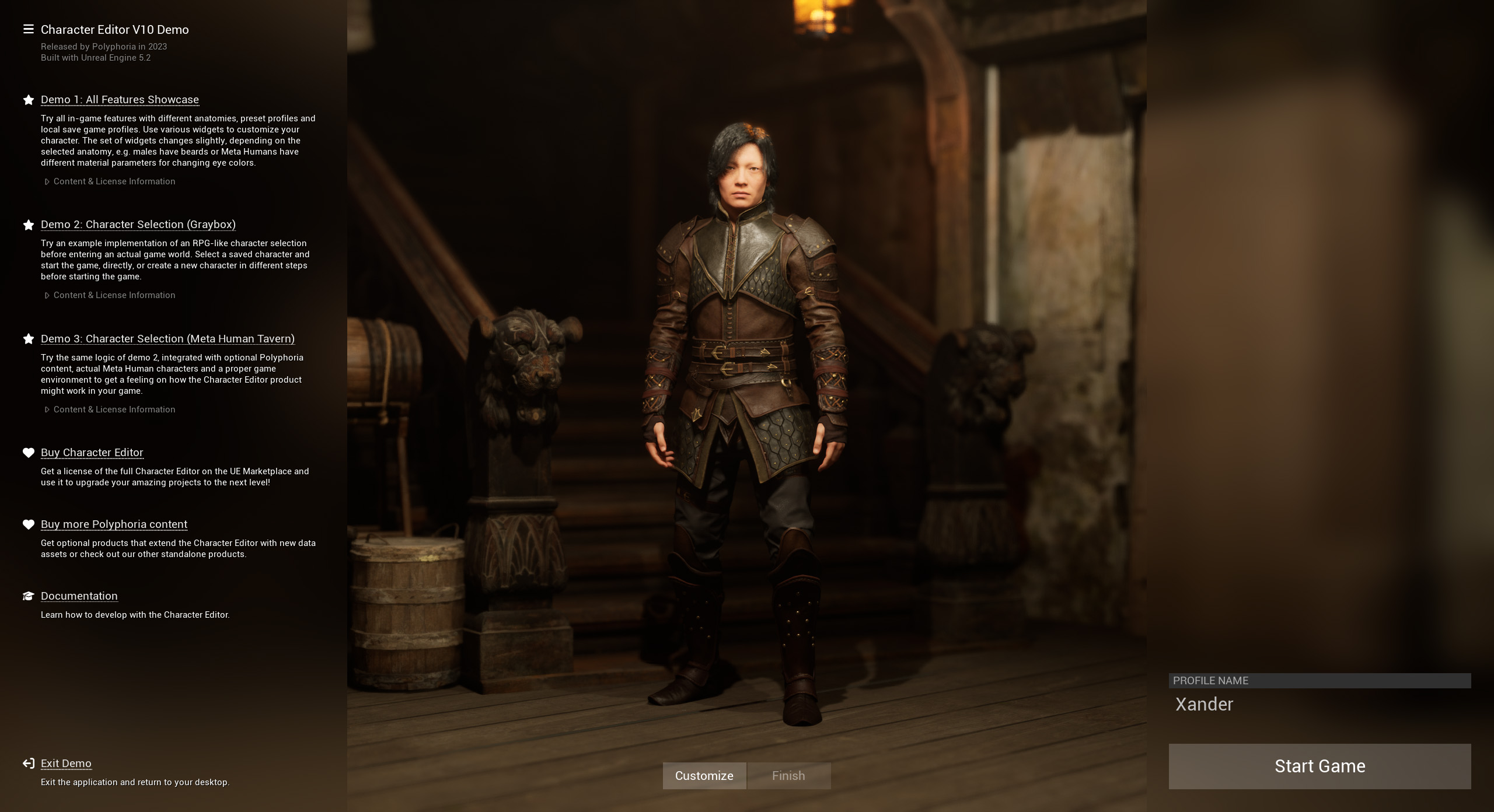This screenshot has height=812, width=1494.
Task: Click the star icon beside Demo 2
Action: coord(28,223)
